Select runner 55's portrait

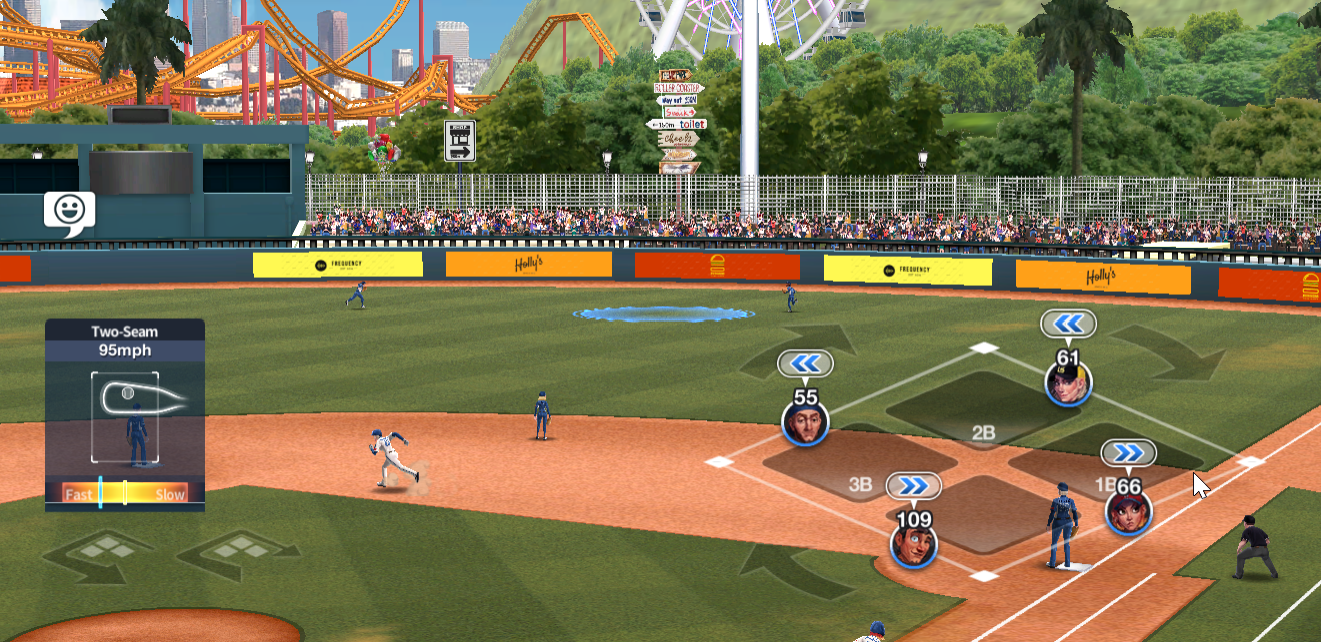pyautogui.click(x=805, y=424)
